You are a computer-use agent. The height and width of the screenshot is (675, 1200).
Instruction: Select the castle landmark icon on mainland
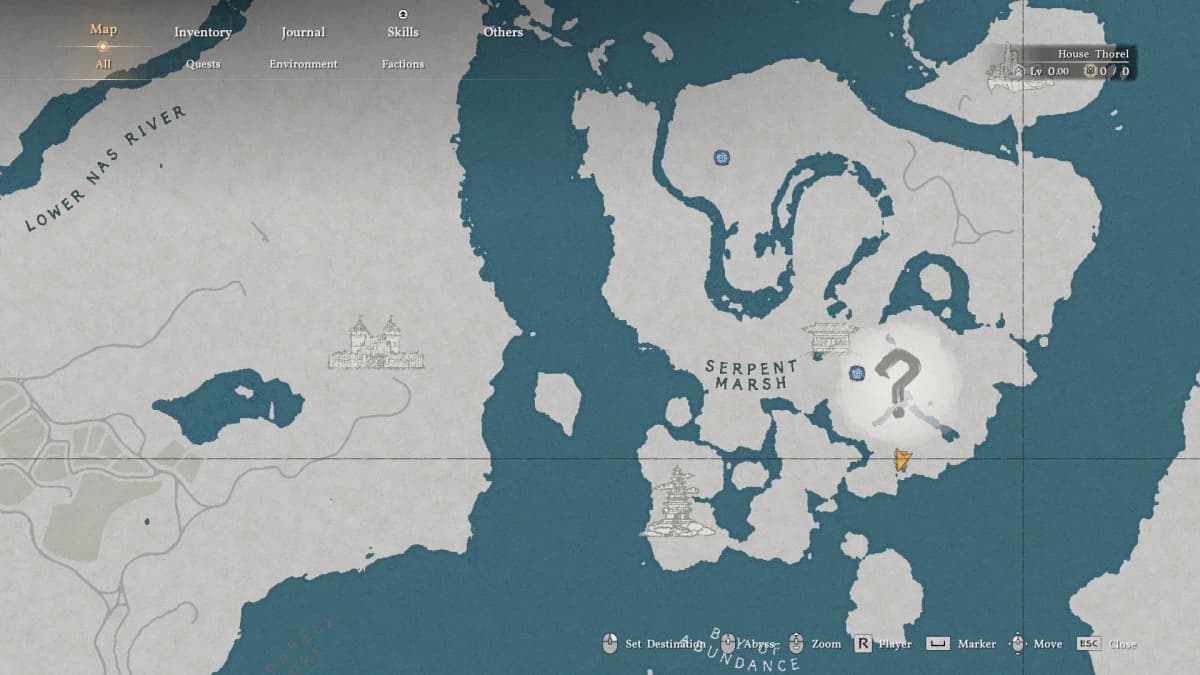[x=375, y=343]
